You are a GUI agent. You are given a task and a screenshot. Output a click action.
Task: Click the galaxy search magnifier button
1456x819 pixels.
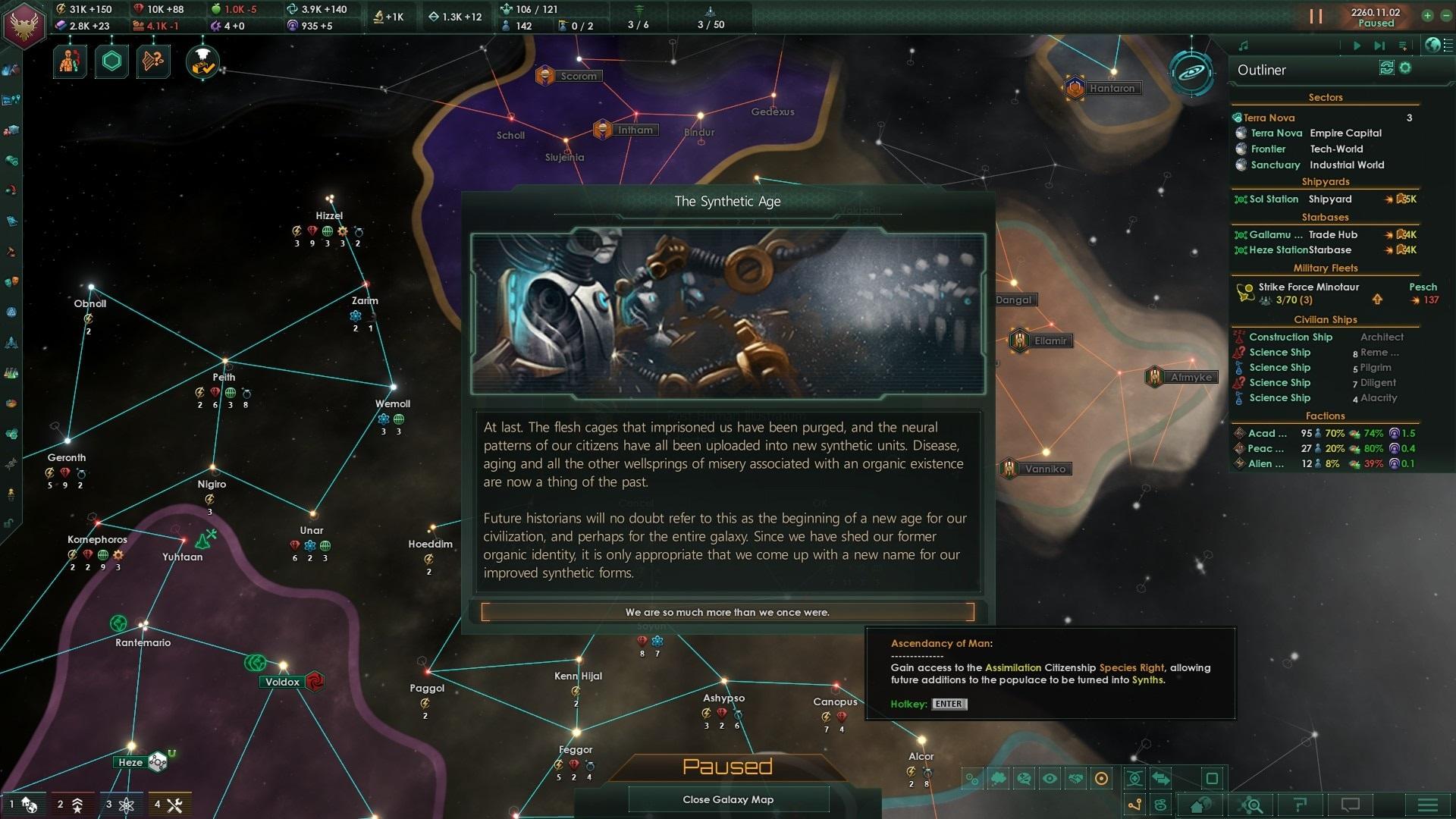tap(1251, 805)
